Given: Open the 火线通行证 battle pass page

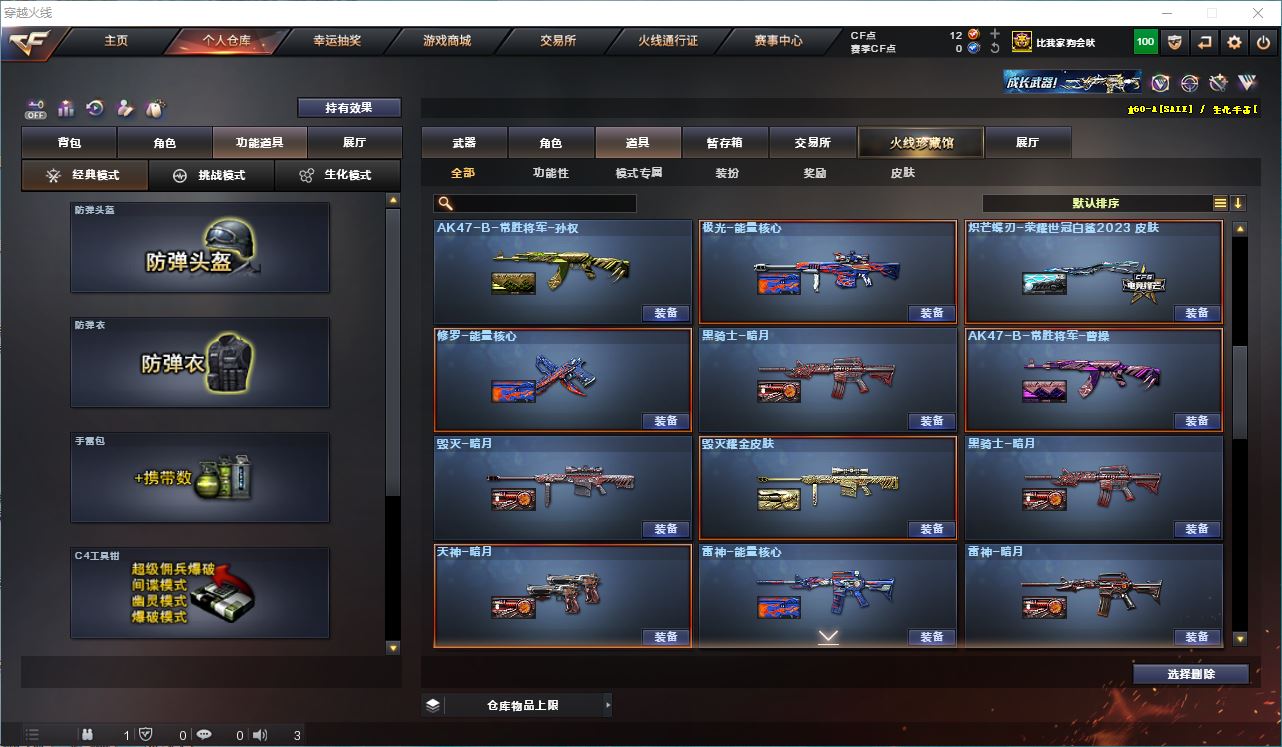Looking at the screenshot, I should coord(667,41).
